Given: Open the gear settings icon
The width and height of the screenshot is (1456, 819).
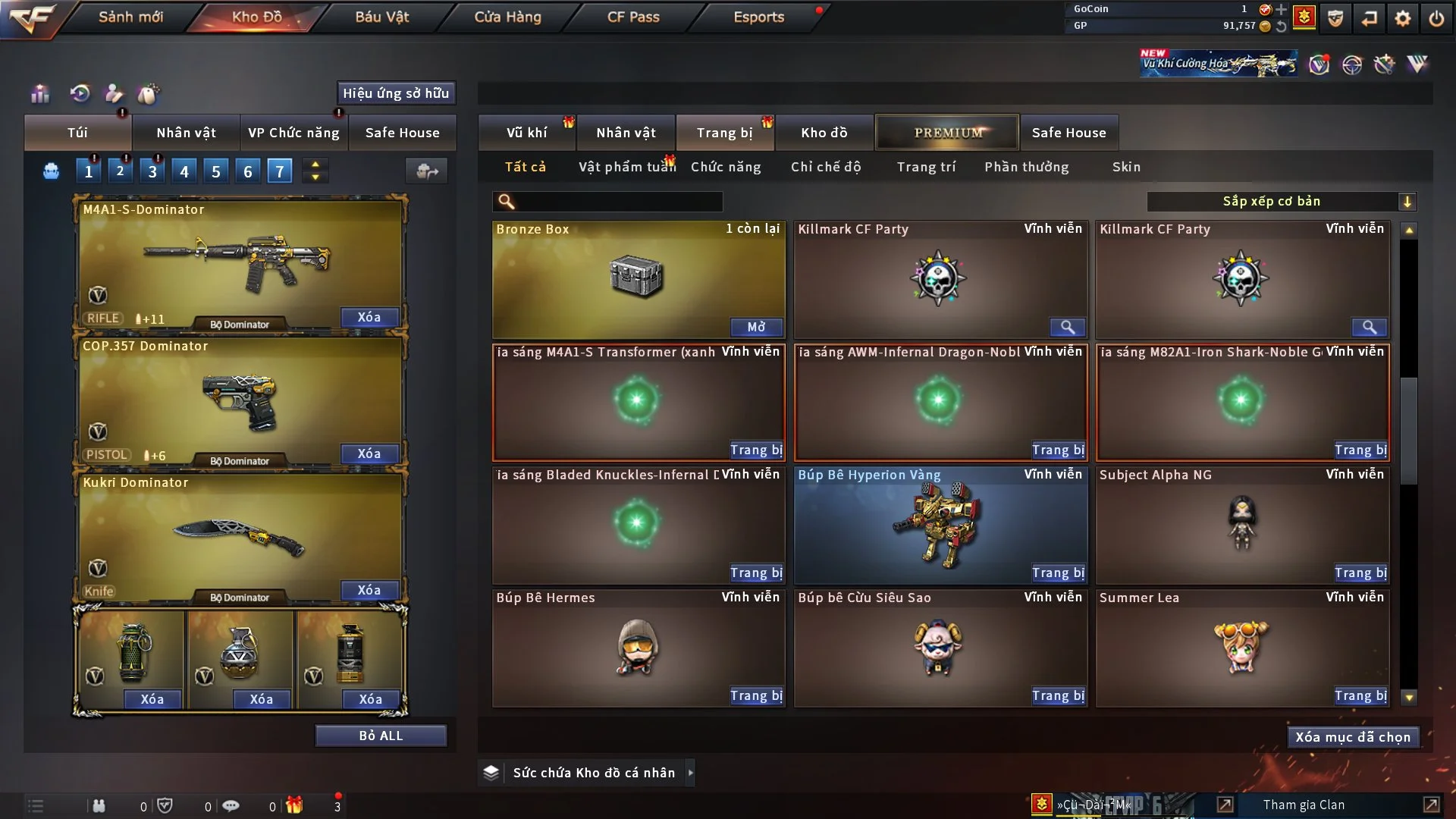Looking at the screenshot, I should [x=1403, y=18].
